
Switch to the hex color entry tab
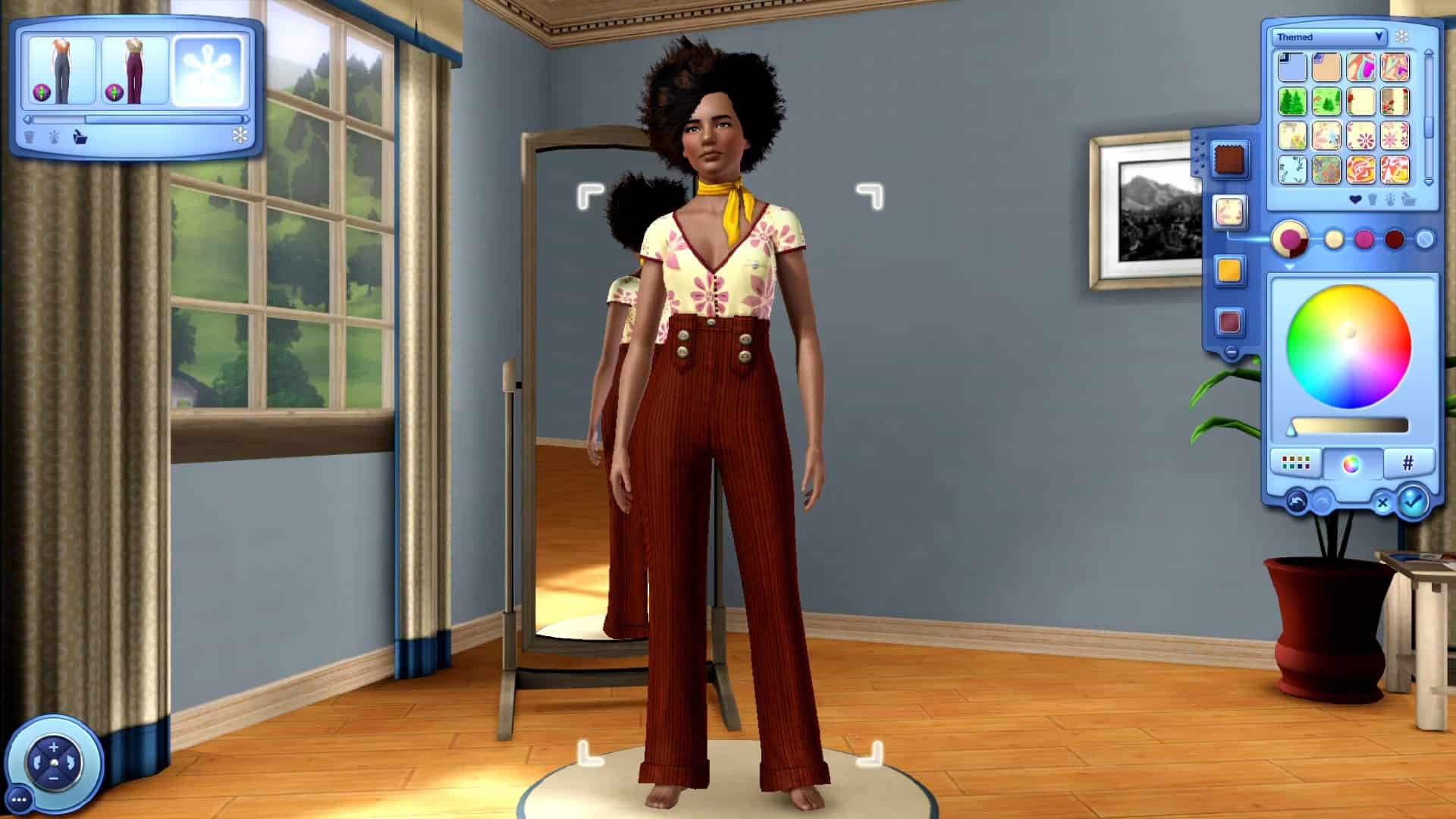pos(1407,463)
